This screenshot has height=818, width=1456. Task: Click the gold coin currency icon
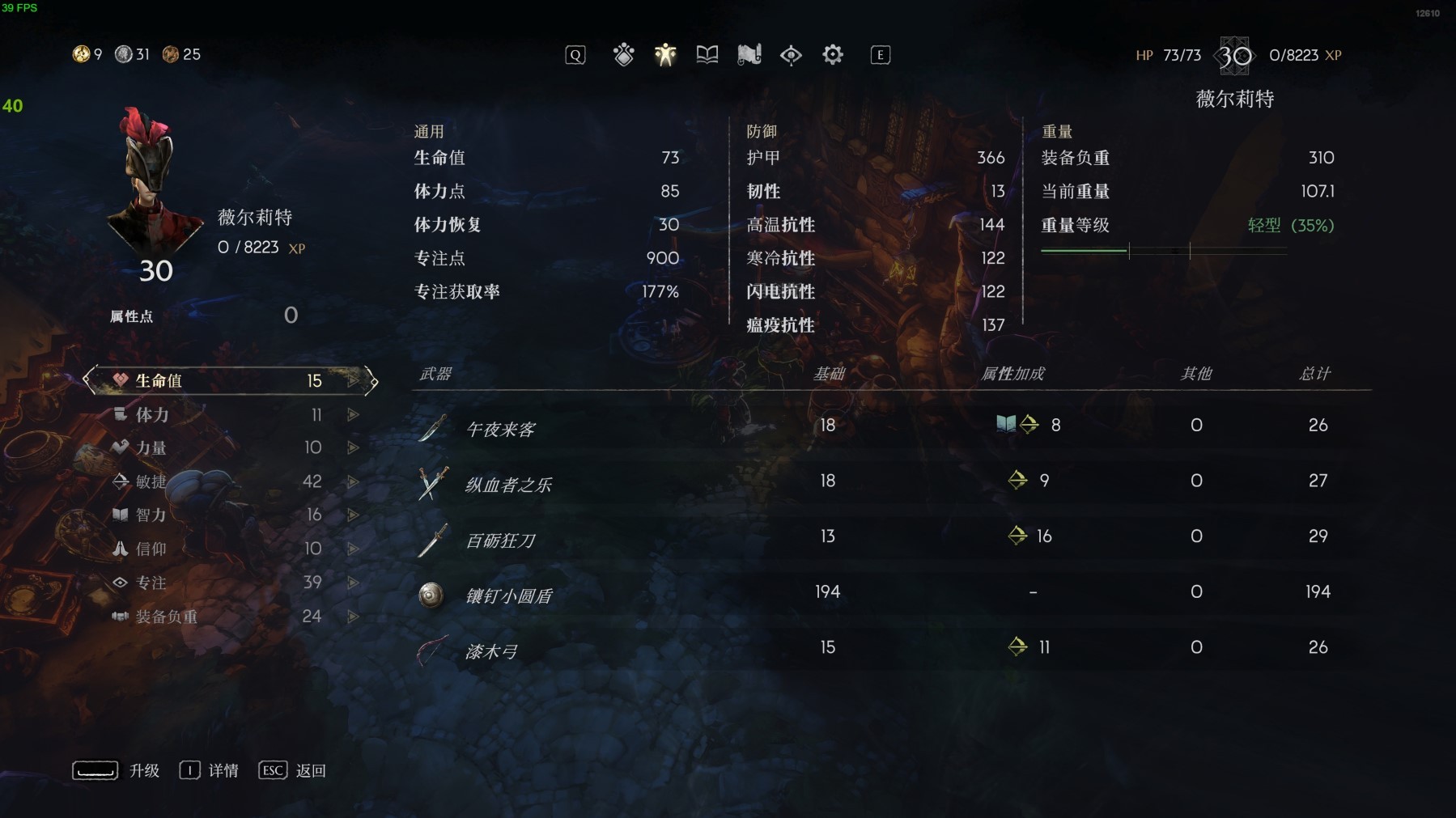pos(80,54)
